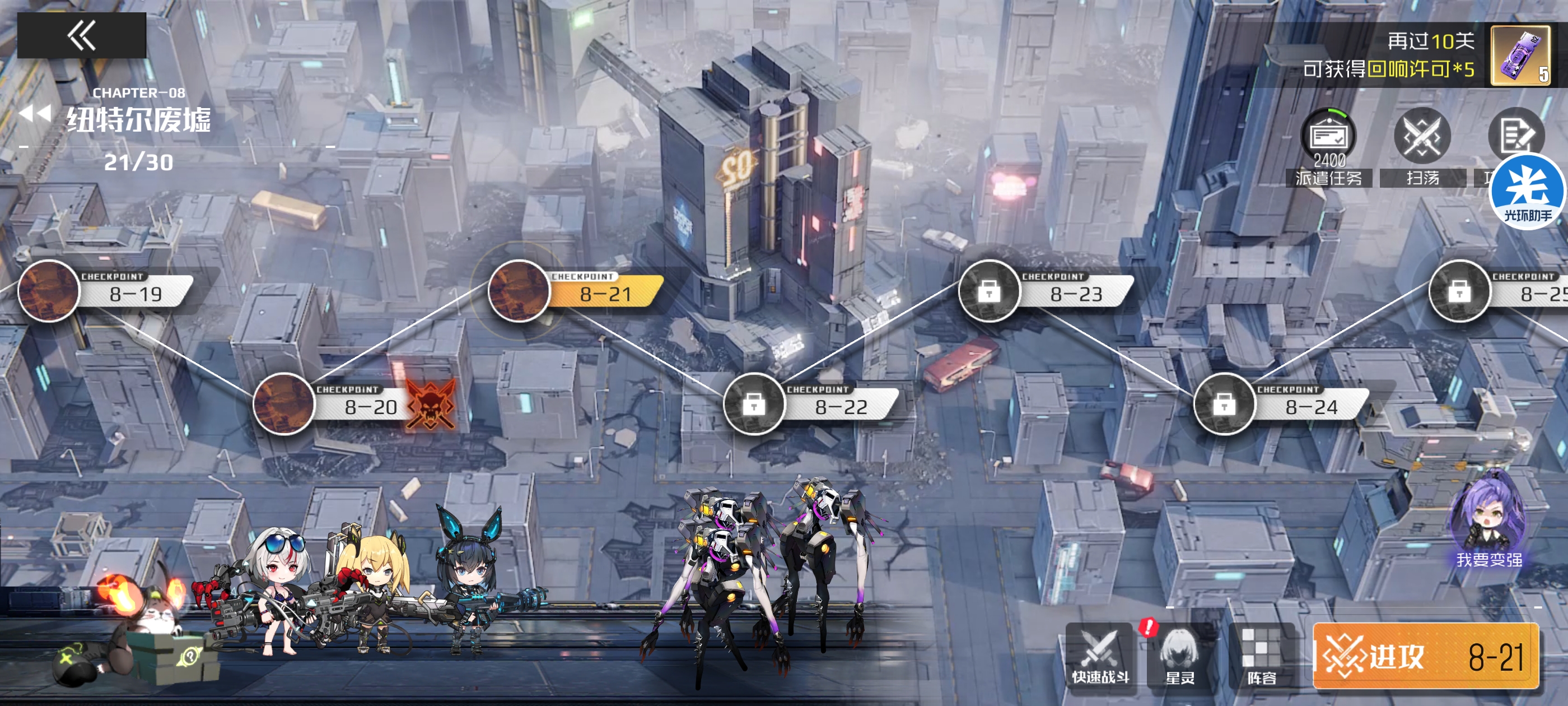Open the 阵容 lineup screen
1568x706 pixels.
[x=1261, y=656]
